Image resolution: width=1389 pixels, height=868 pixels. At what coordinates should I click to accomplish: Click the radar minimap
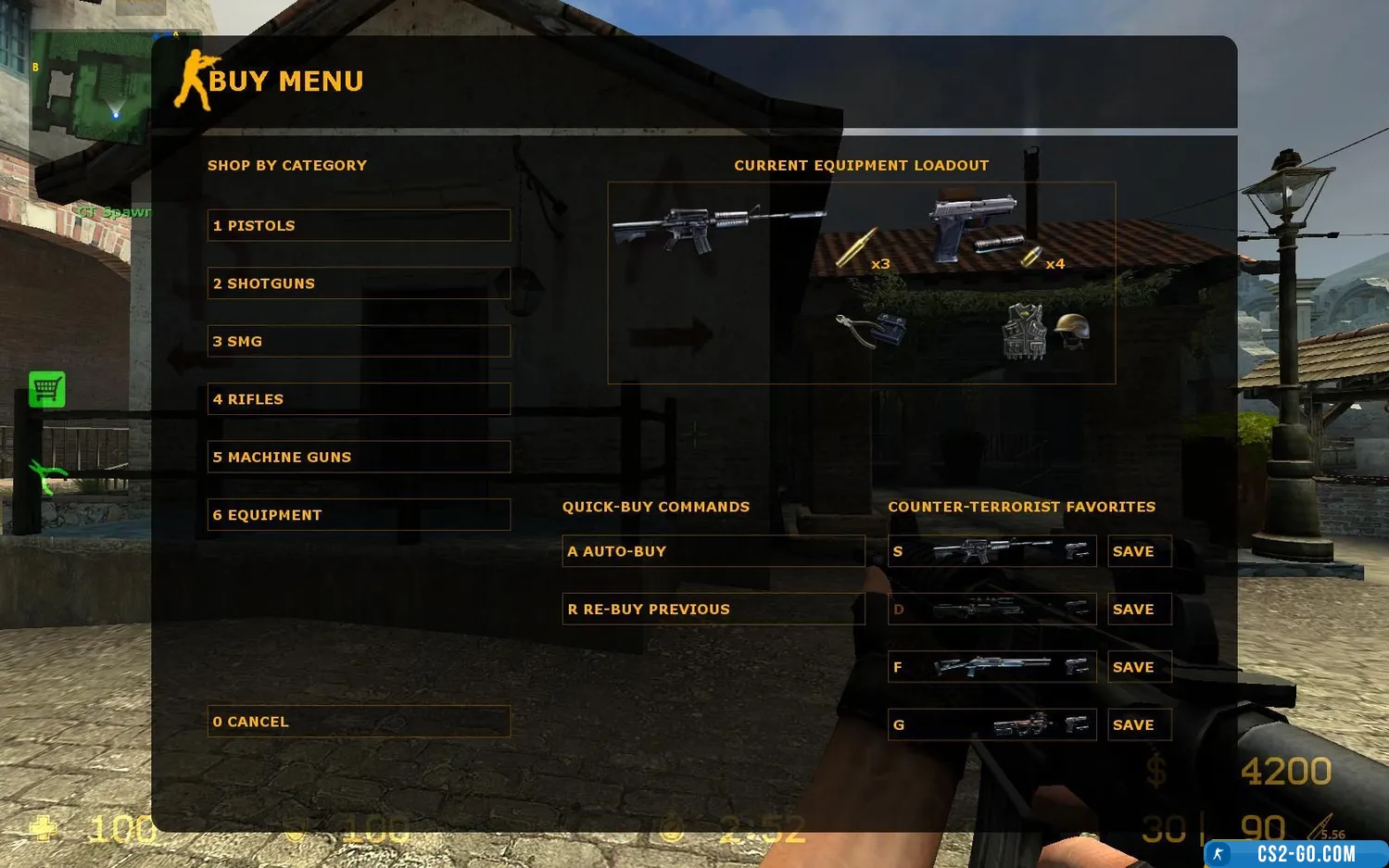tap(91, 88)
